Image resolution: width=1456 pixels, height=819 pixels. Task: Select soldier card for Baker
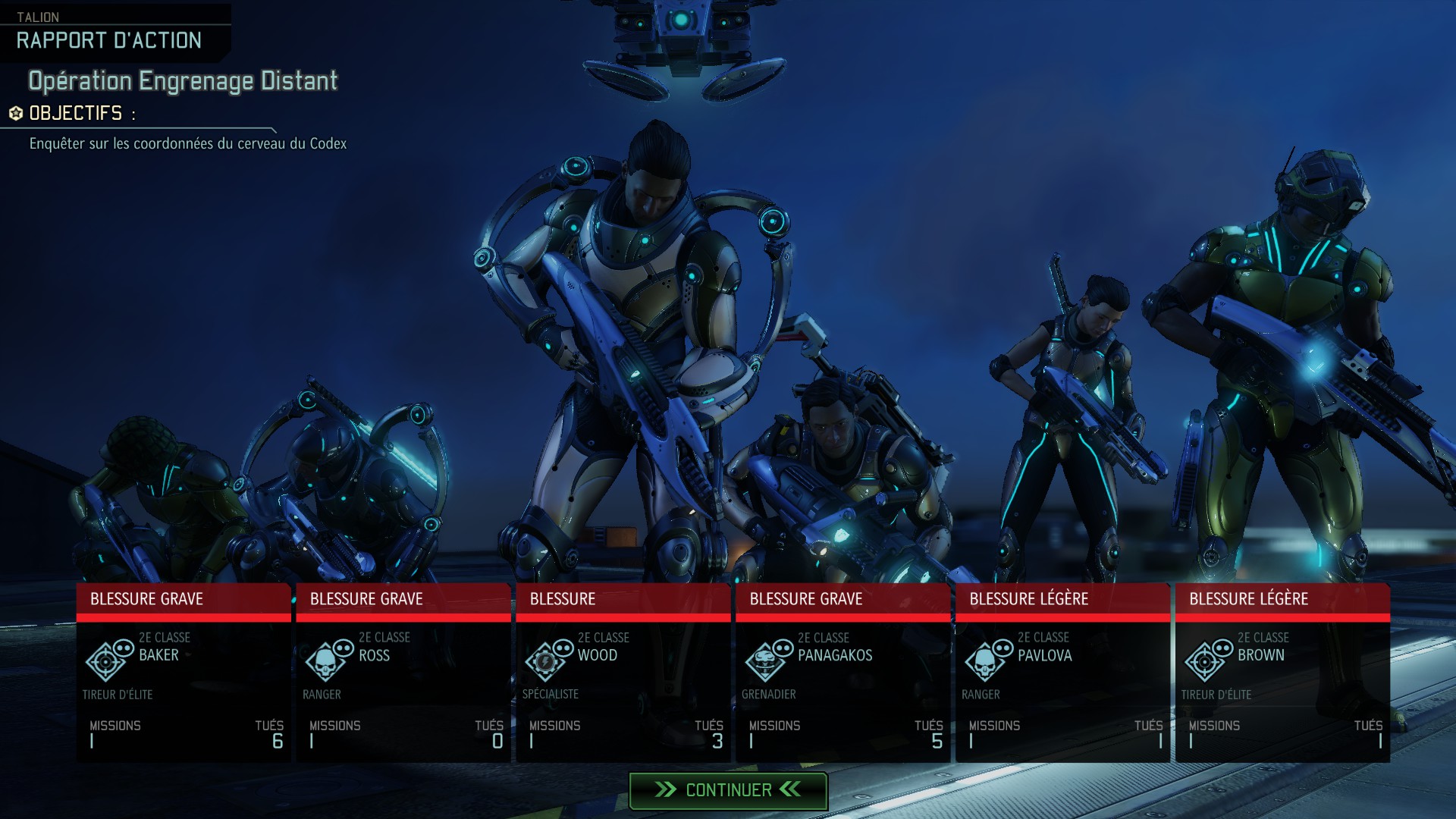tap(184, 673)
